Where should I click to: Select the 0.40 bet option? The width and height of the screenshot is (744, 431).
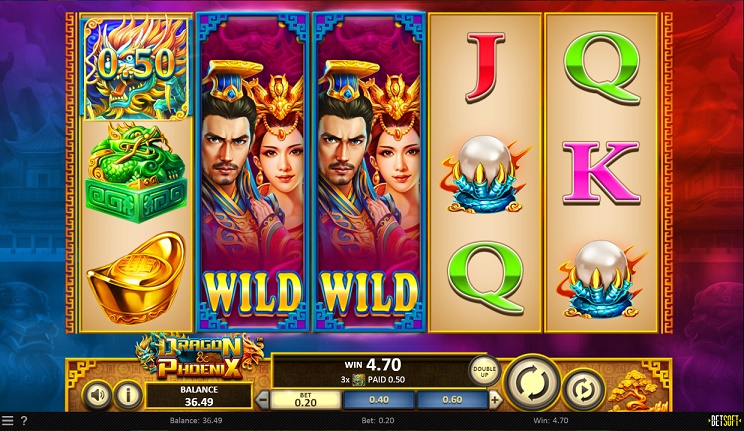(x=379, y=400)
